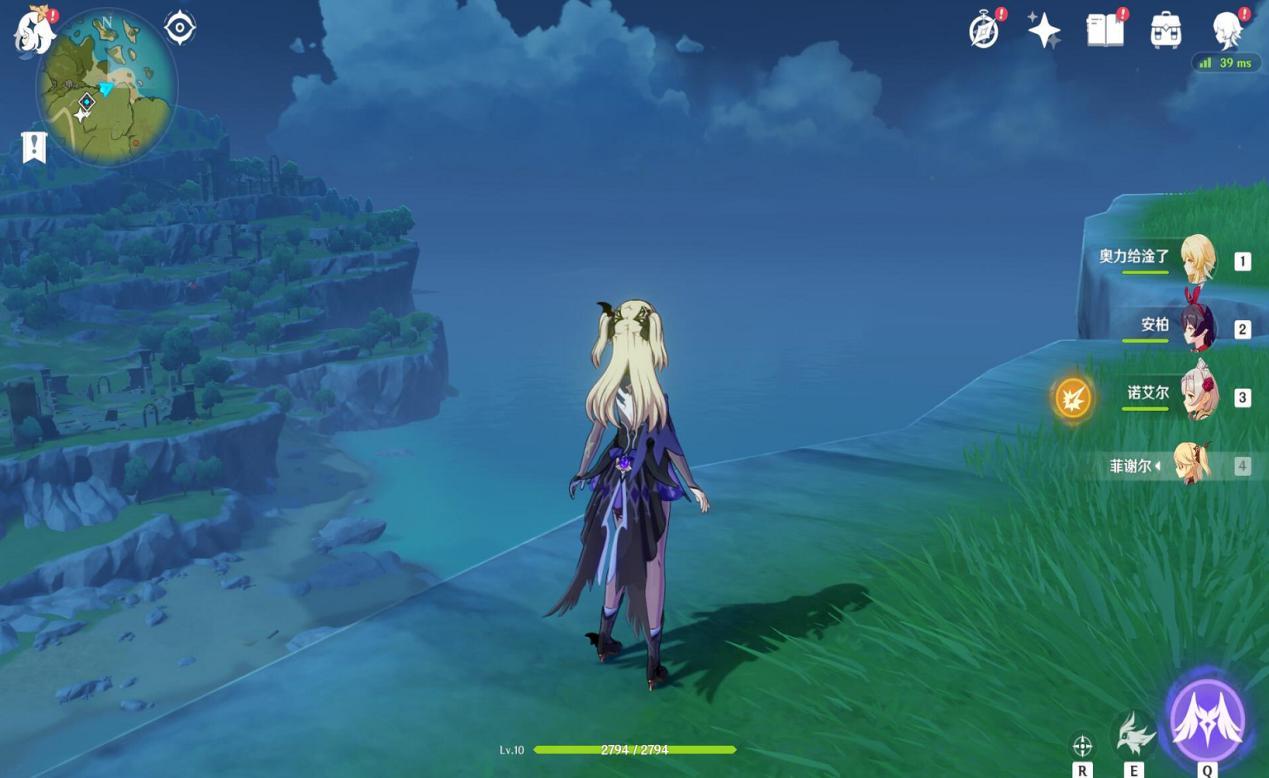Switch to party member 安柏
1269x778 pixels.
tap(1196, 326)
